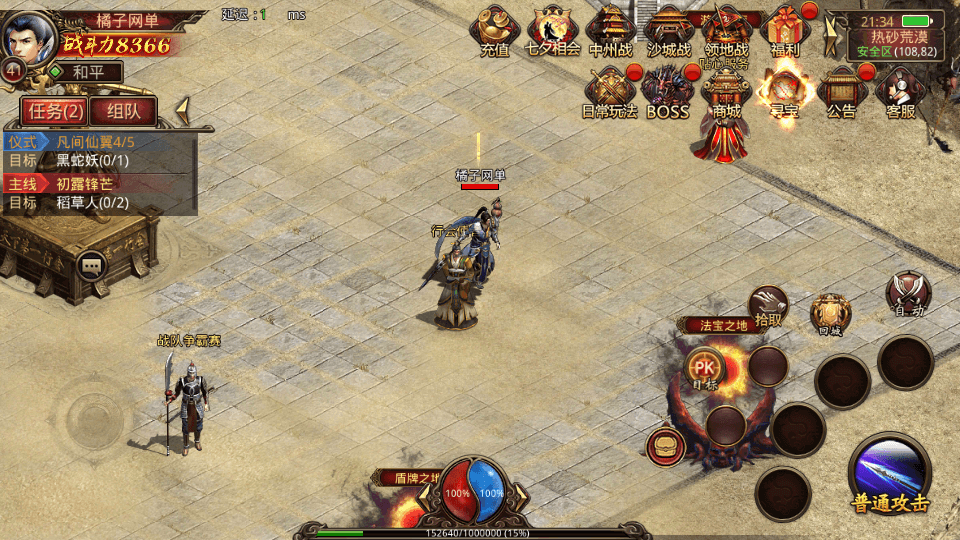Open the 商城 shop
Screen dimensions: 960x540
(x=726, y=92)
